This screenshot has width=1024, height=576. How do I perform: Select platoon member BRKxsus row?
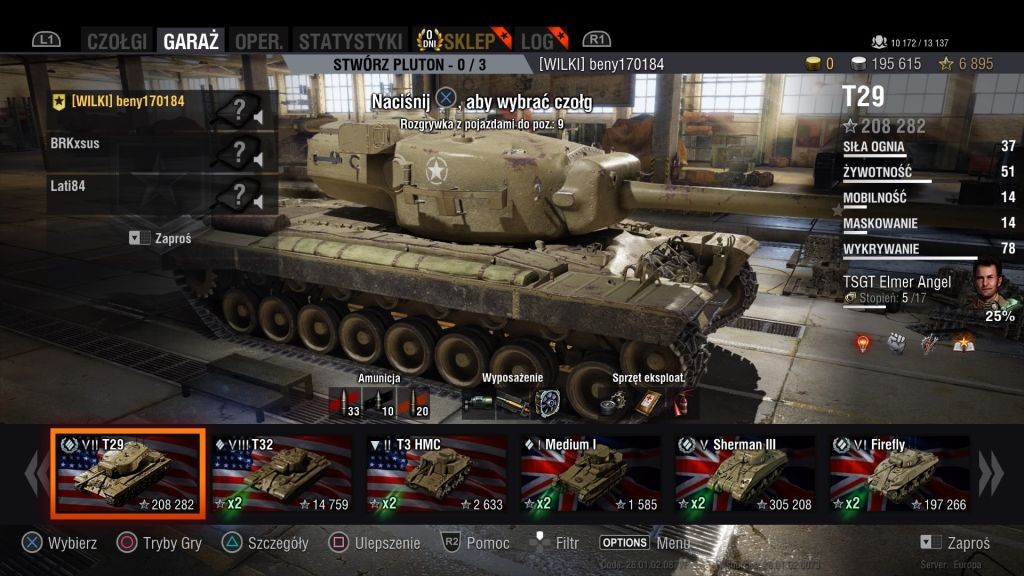click(x=150, y=144)
